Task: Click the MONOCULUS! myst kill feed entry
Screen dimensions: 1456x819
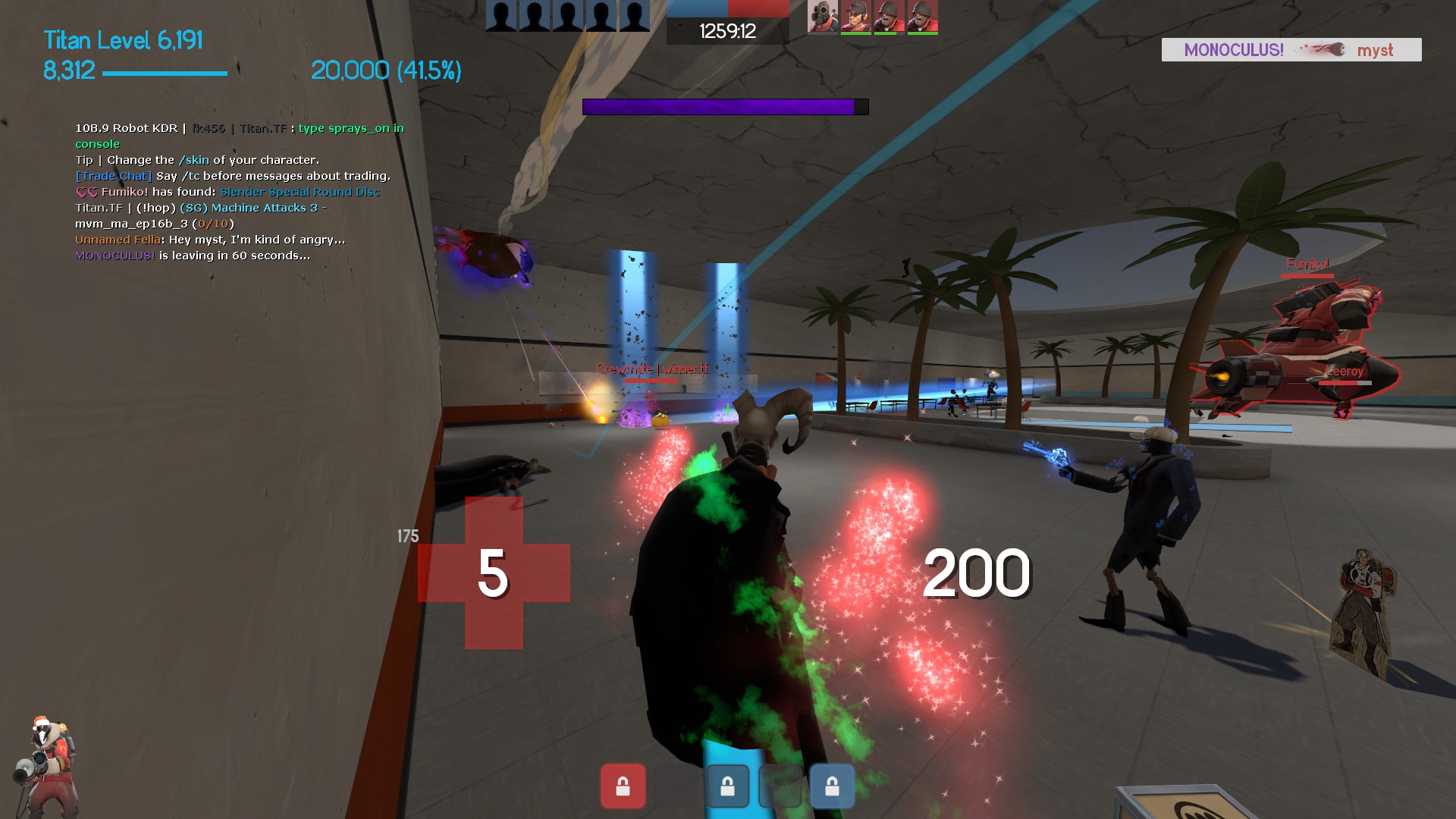Action: click(x=1291, y=50)
